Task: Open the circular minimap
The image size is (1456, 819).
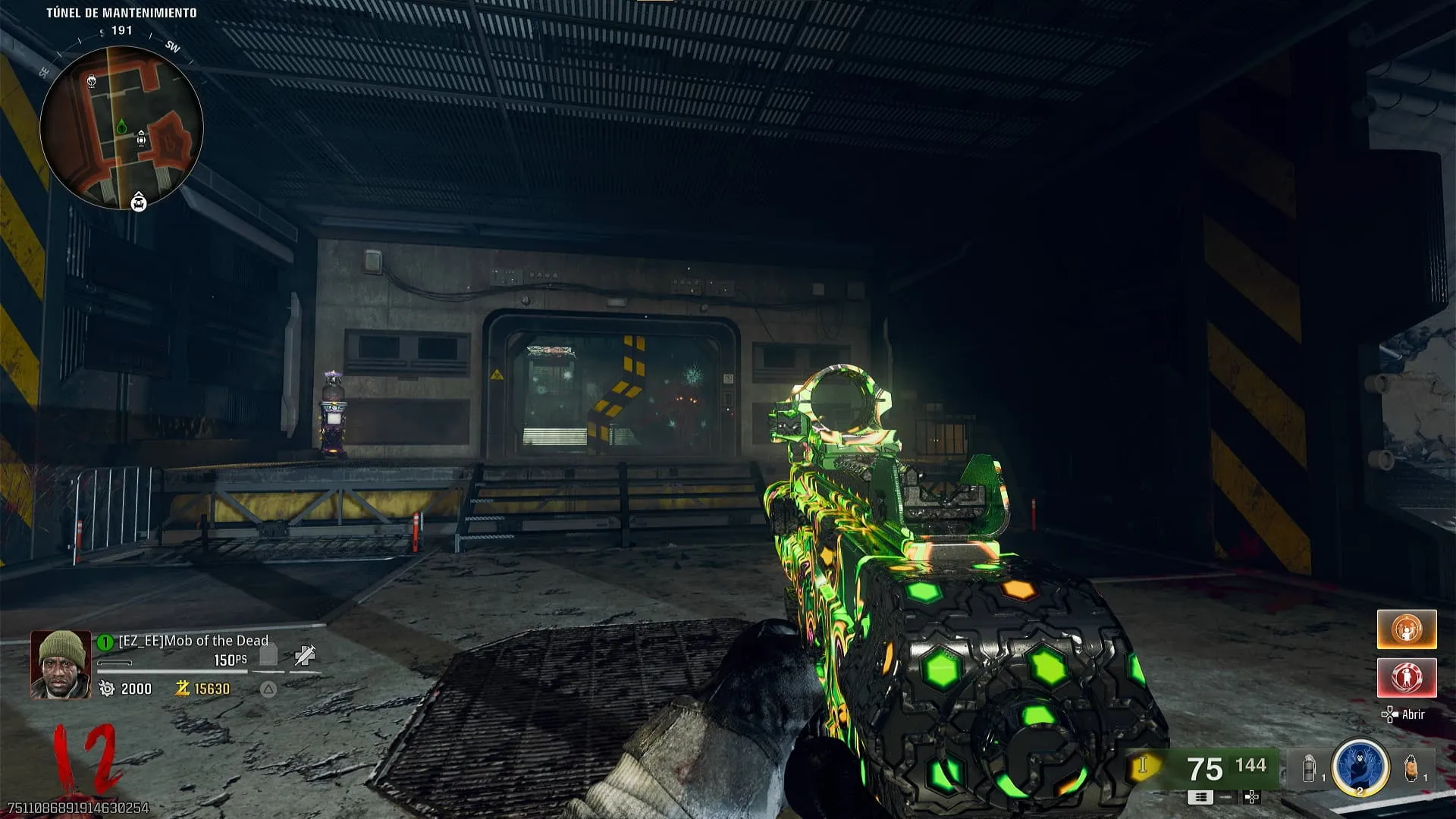Action: pos(121,127)
